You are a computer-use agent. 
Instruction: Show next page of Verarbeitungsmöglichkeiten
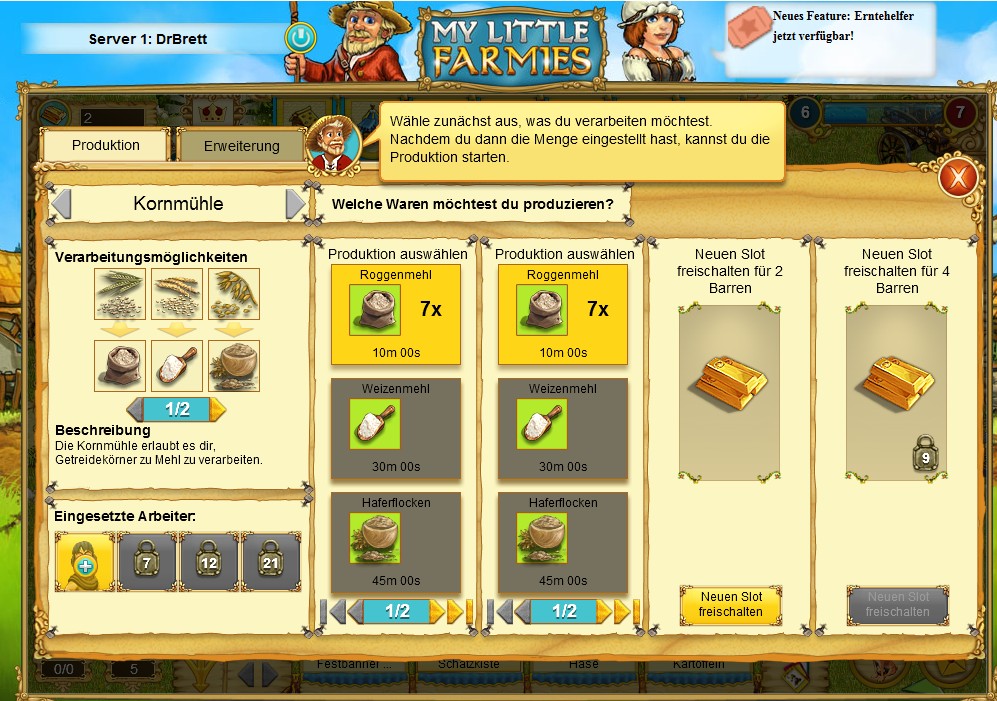tap(218, 409)
